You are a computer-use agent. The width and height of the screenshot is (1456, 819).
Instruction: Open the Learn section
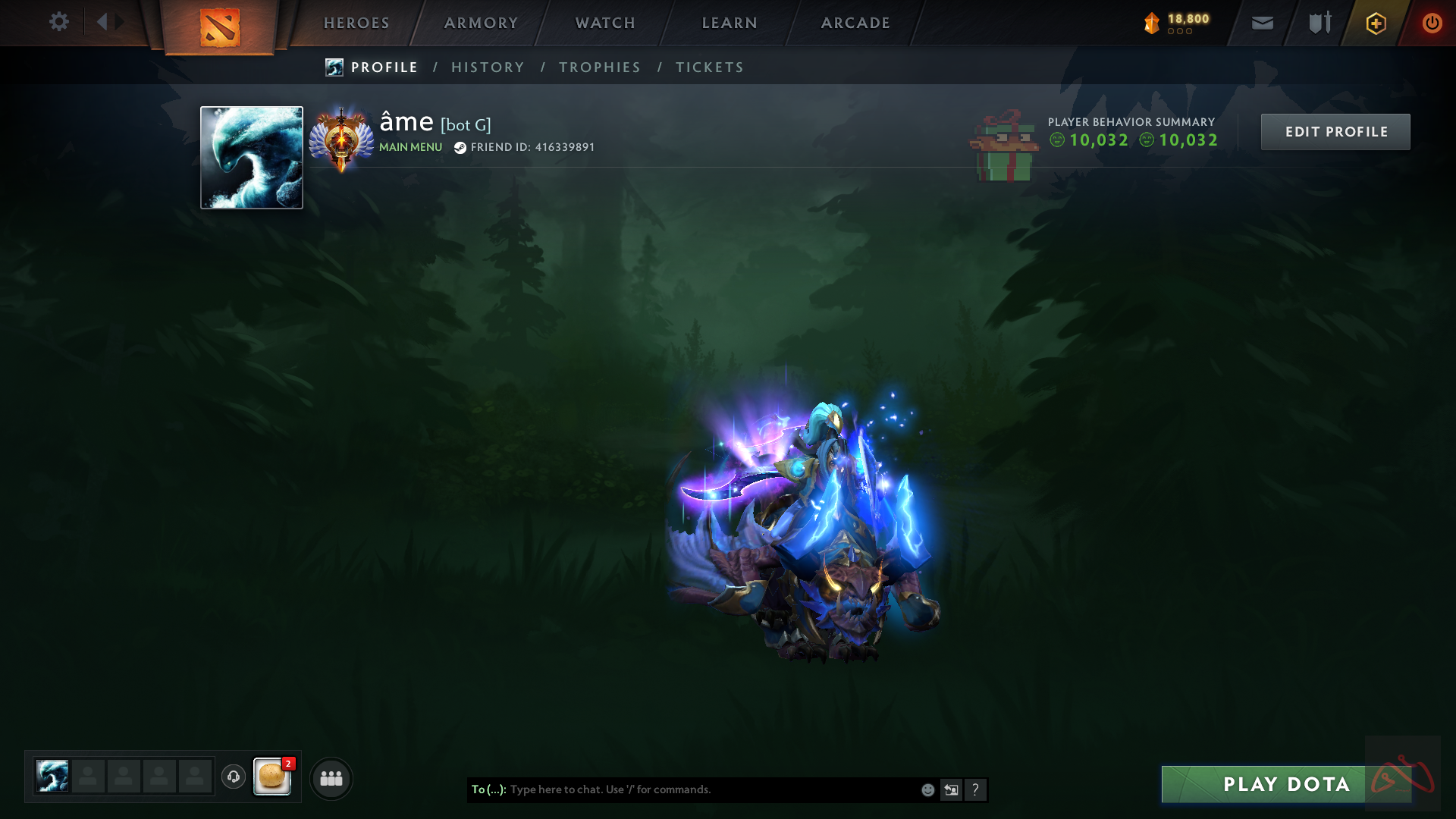coord(730,23)
